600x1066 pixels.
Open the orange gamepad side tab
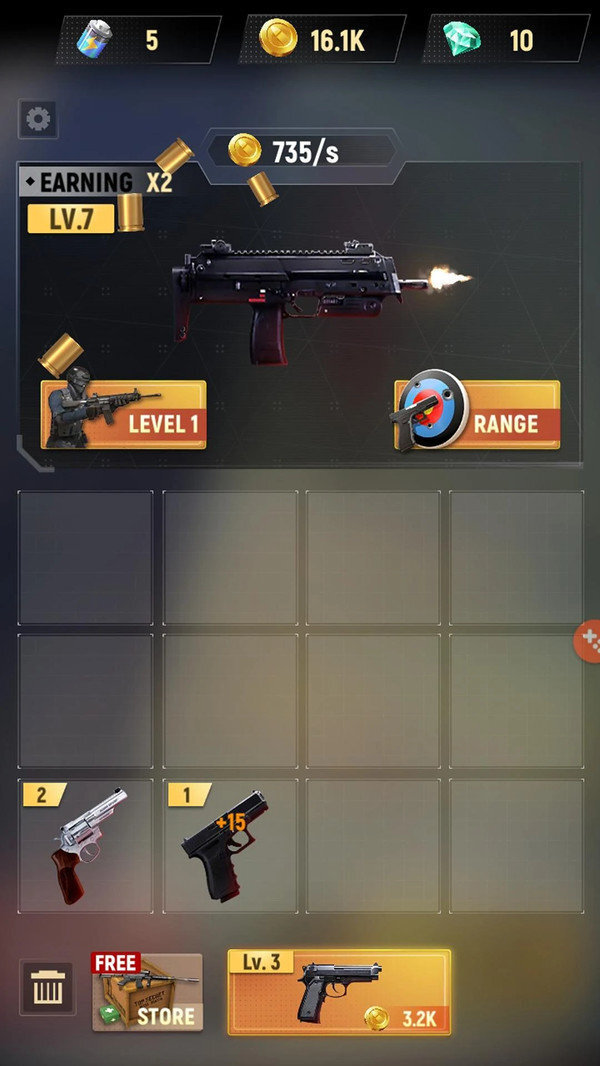[x=588, y=640]
